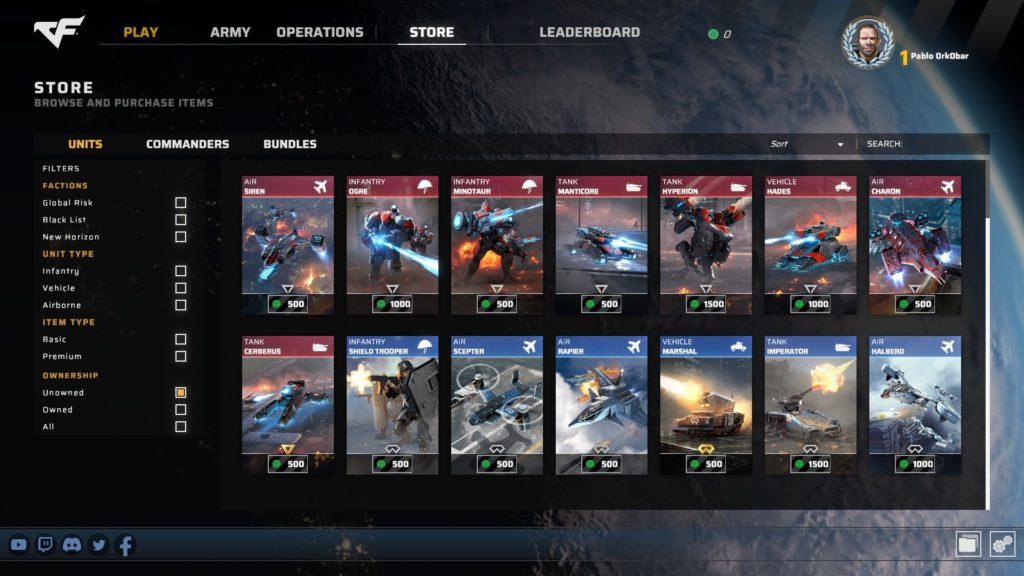
Task: Pick the Halberd air unit card
Action: (914, 404)
